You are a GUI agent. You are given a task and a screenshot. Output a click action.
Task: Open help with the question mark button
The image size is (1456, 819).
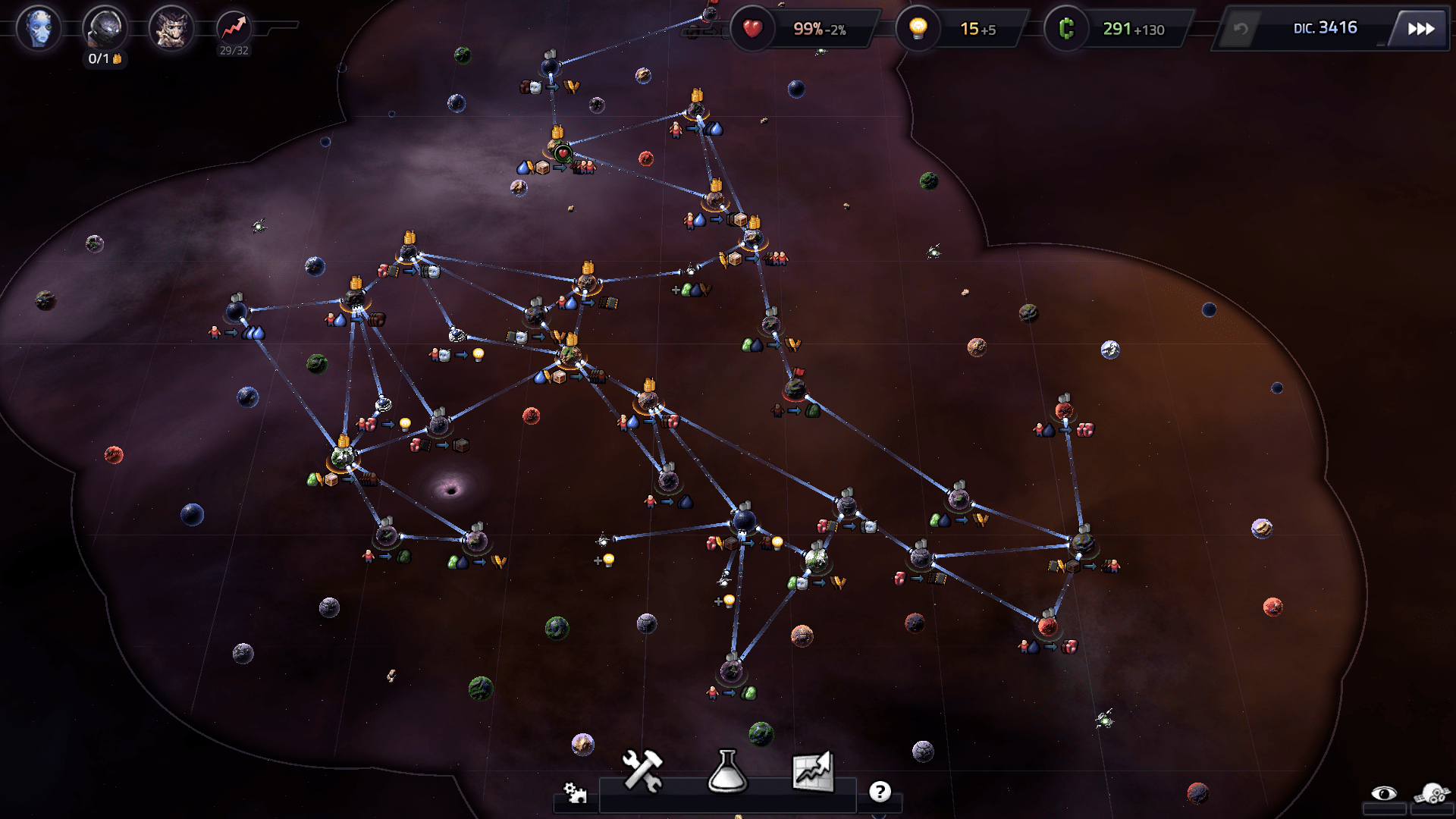point(880,792)
